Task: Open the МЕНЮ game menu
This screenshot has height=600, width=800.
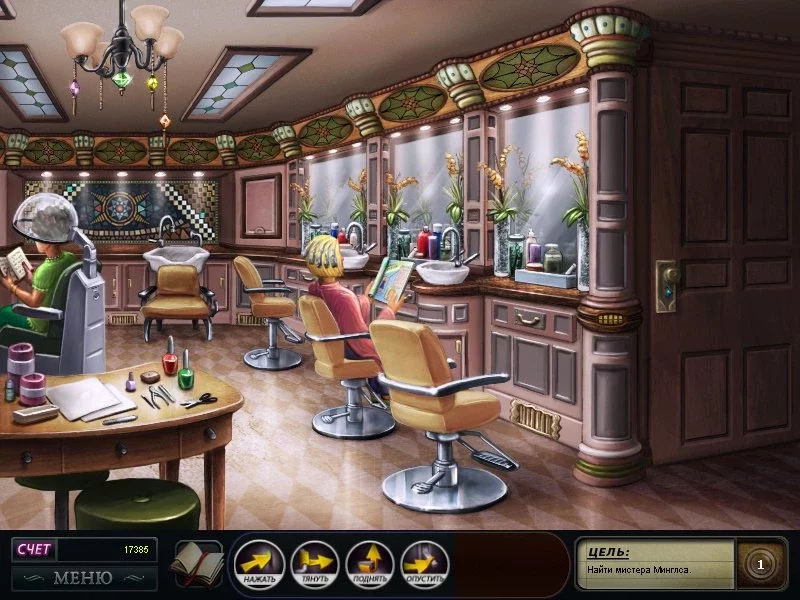Action: (83, 577)
